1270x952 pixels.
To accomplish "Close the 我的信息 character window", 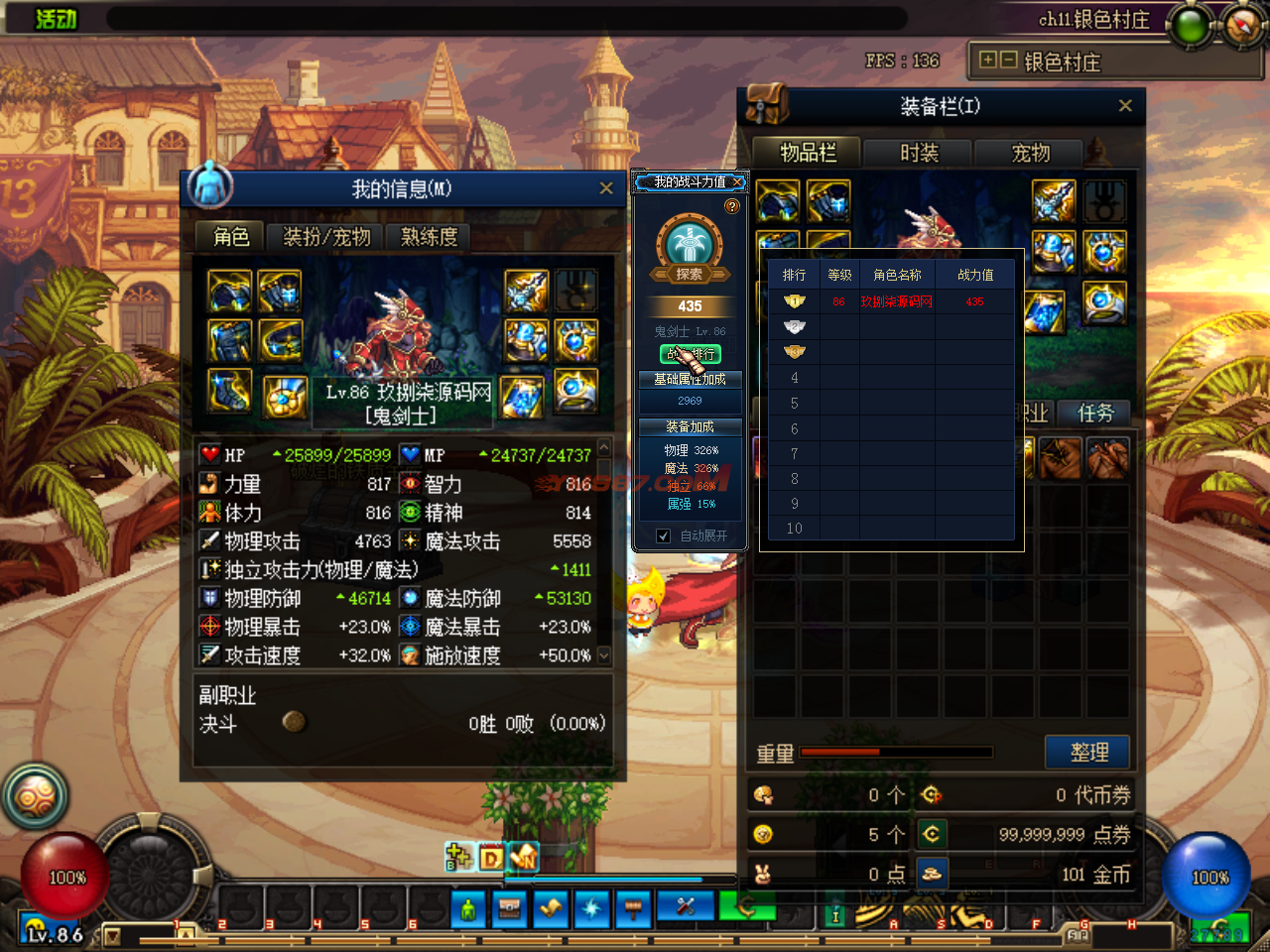I will [x=606, y=188].
